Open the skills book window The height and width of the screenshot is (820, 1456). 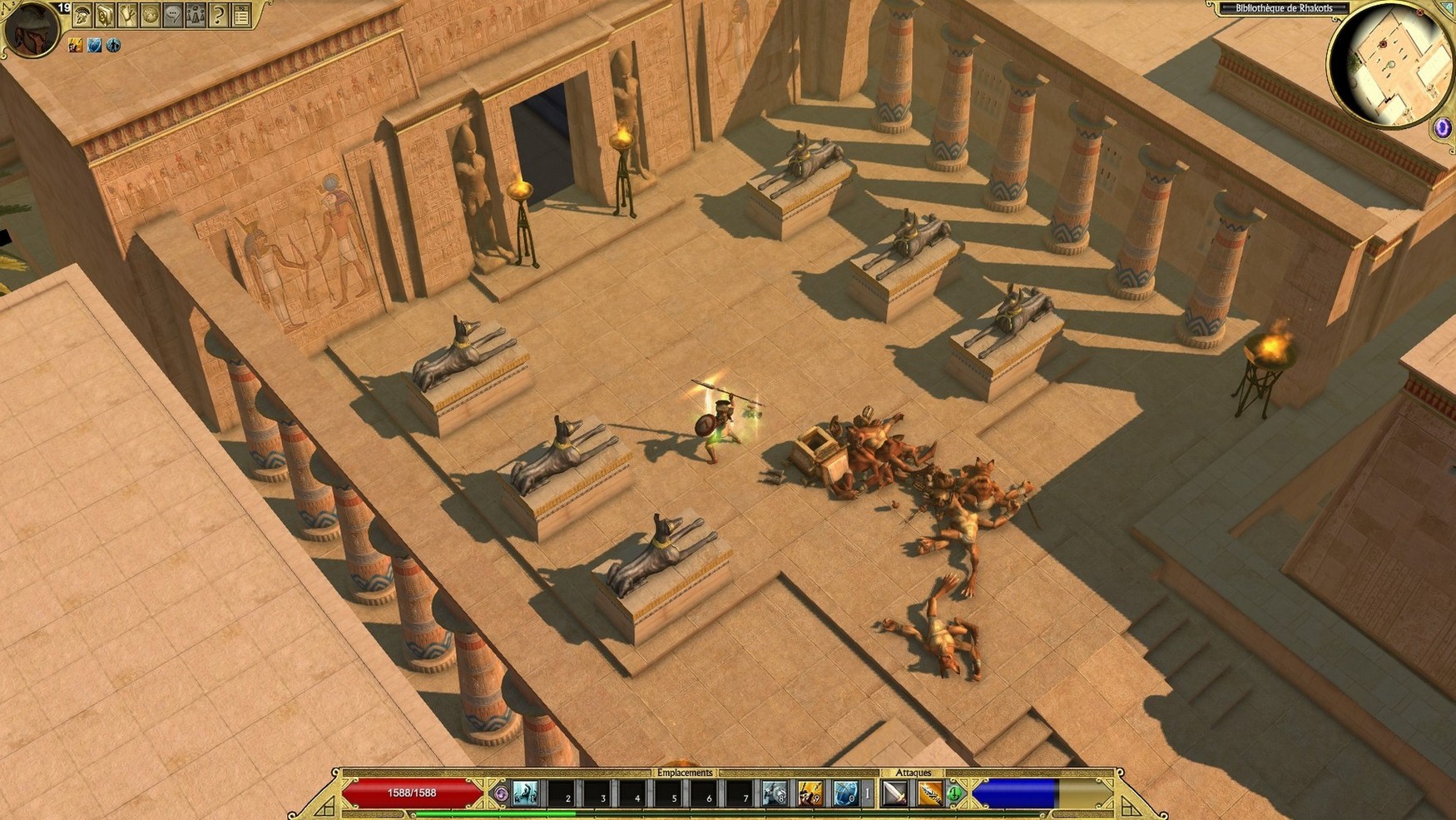pos(105,15)
